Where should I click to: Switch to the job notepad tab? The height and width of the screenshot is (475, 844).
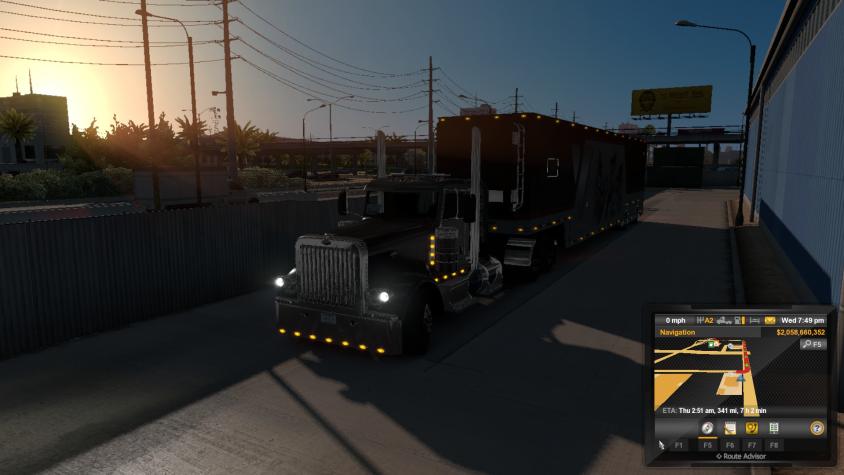coord(728,427)
